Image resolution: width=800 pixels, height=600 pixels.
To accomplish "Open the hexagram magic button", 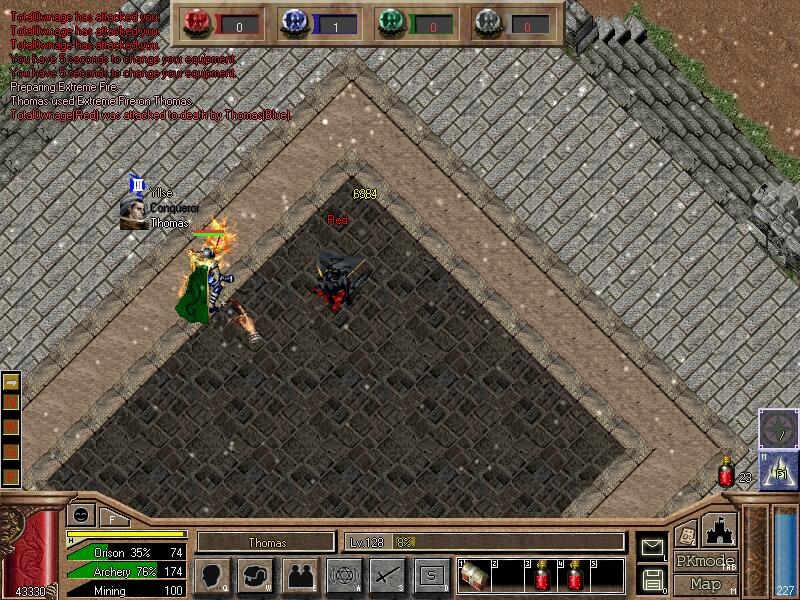I will (343, 575).
